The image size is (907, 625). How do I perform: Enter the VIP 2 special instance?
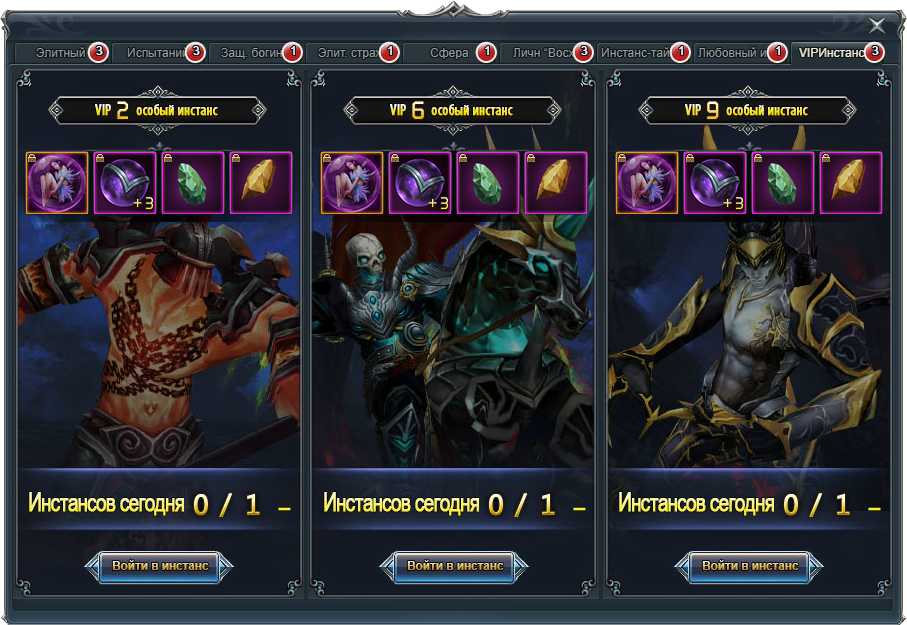pyautogui.click(x=160, y=566)
